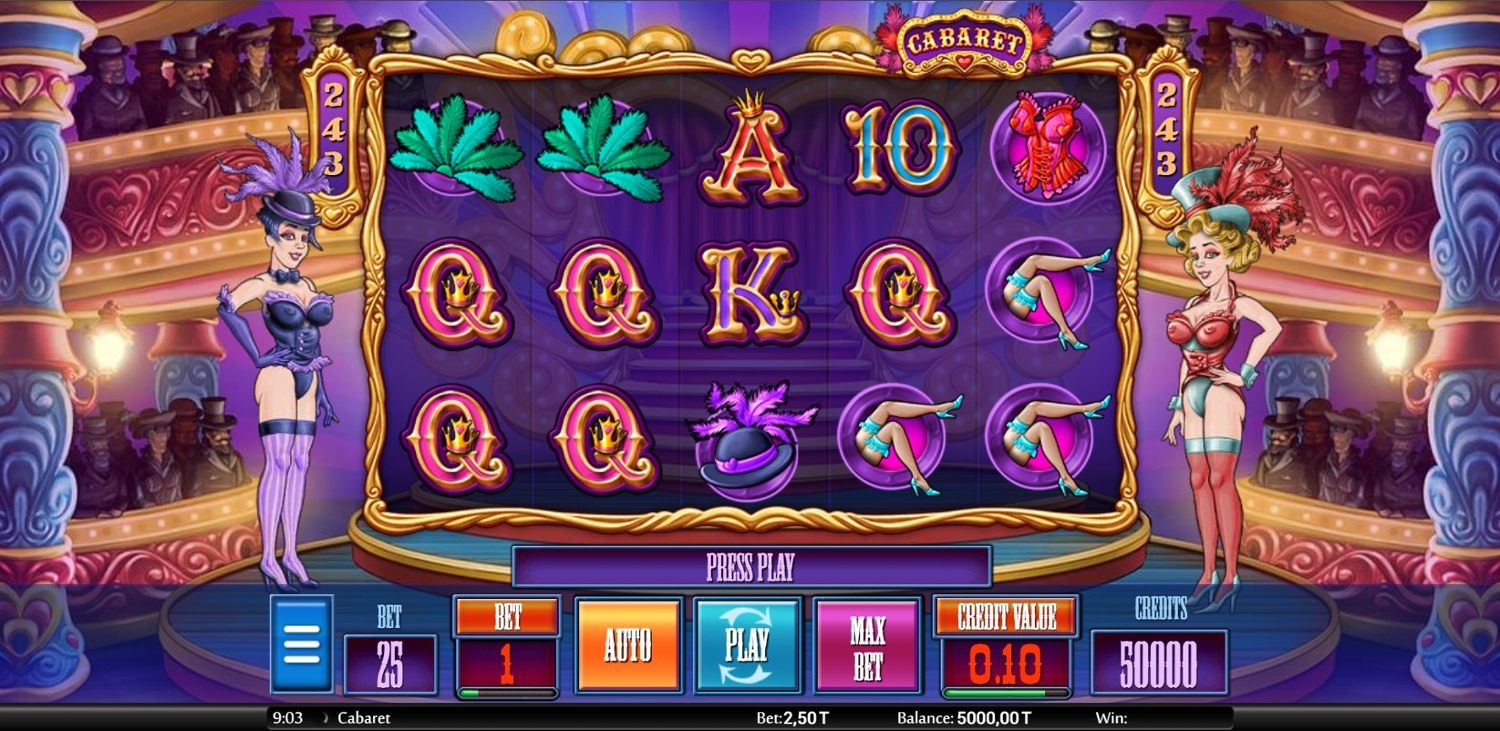Viewport: 1500px width, 731px height.
Task: Set the wager with Max Bet
Action: [x=867, y=645]
